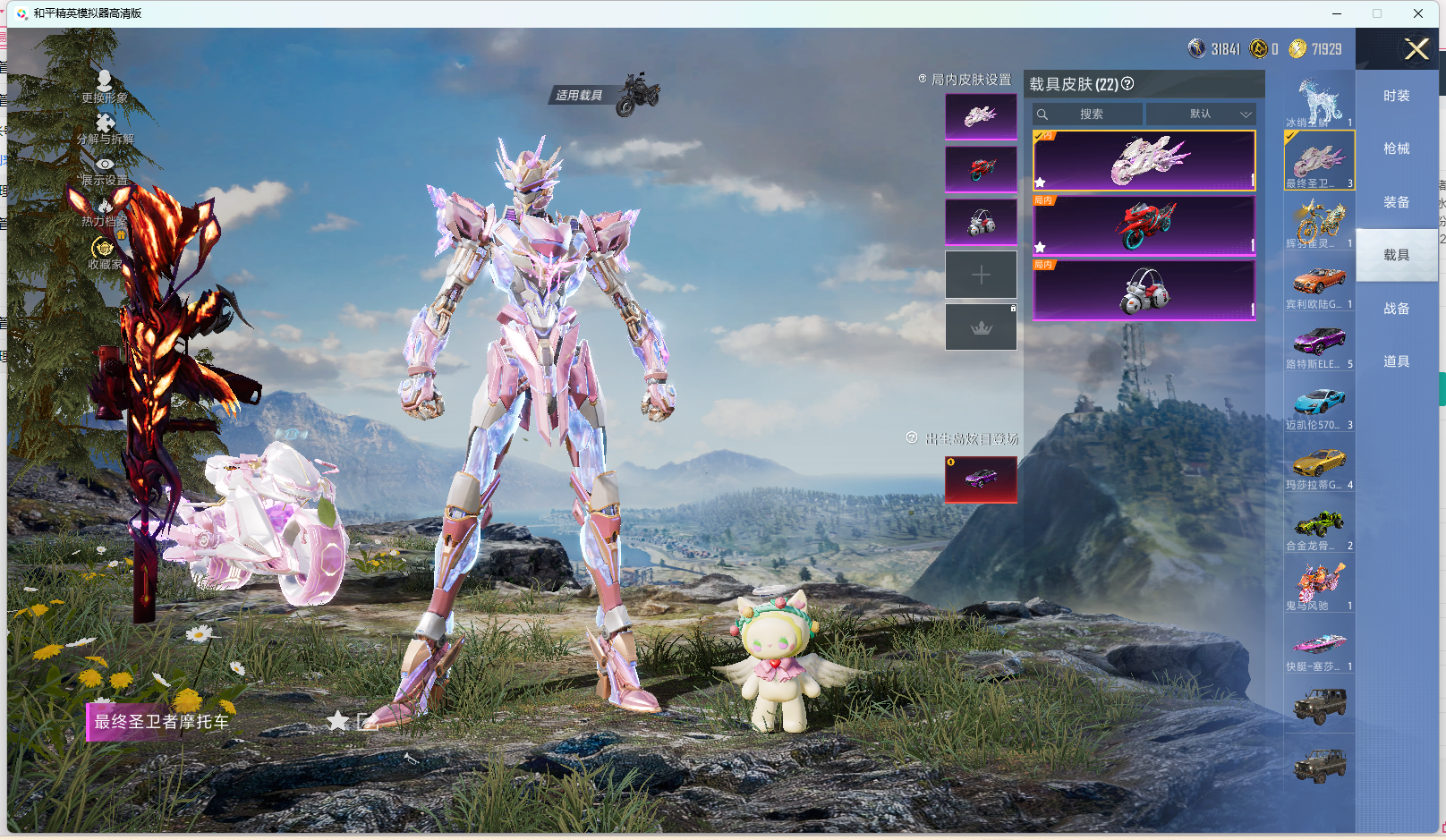Image resolution: width=1446 pixels, height=840 pixels.
Task: Select the red motorcycle skin card
Action: [1144, 225]
